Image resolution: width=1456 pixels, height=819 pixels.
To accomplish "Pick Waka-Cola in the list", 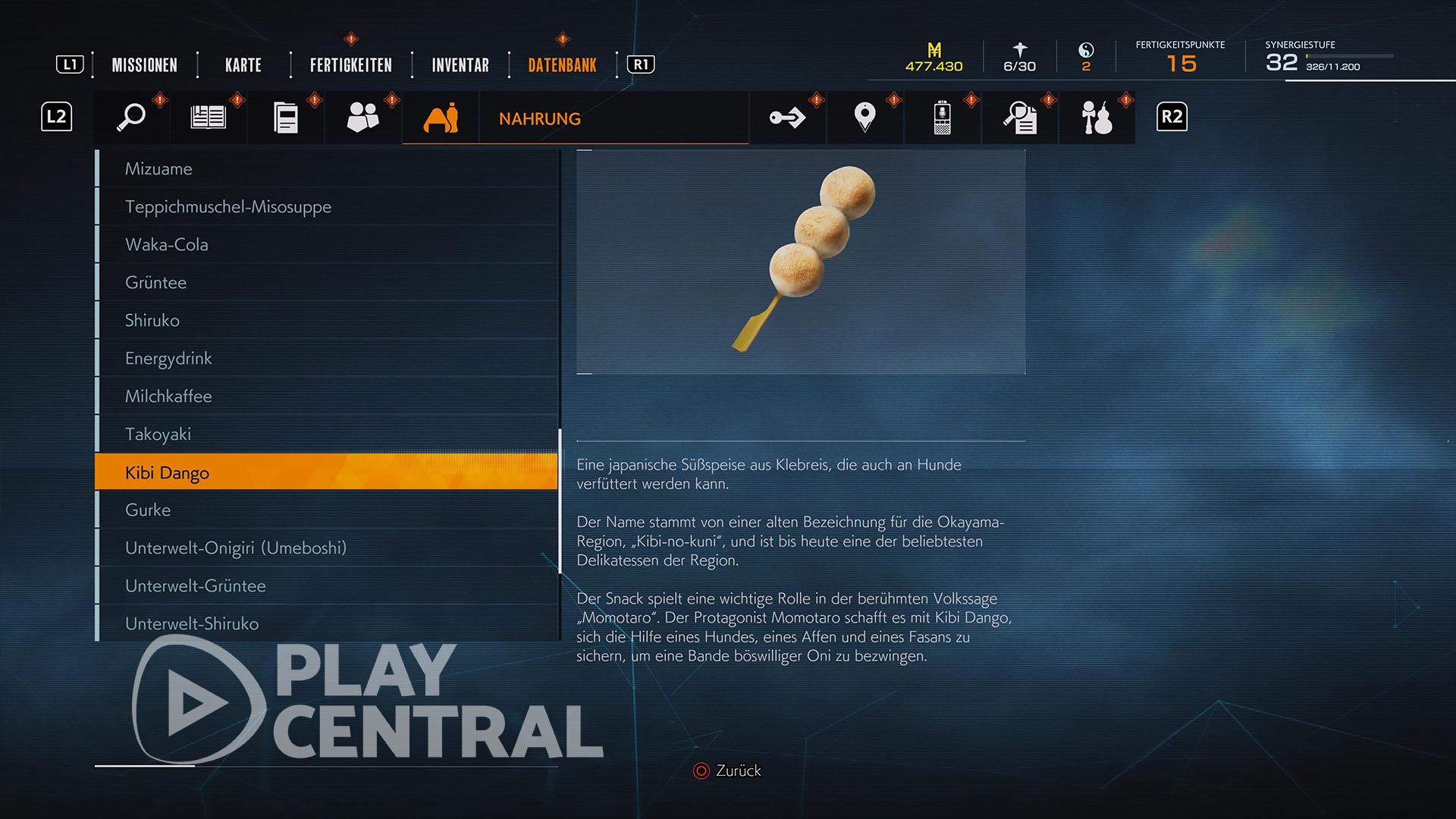I will (166, 245).
